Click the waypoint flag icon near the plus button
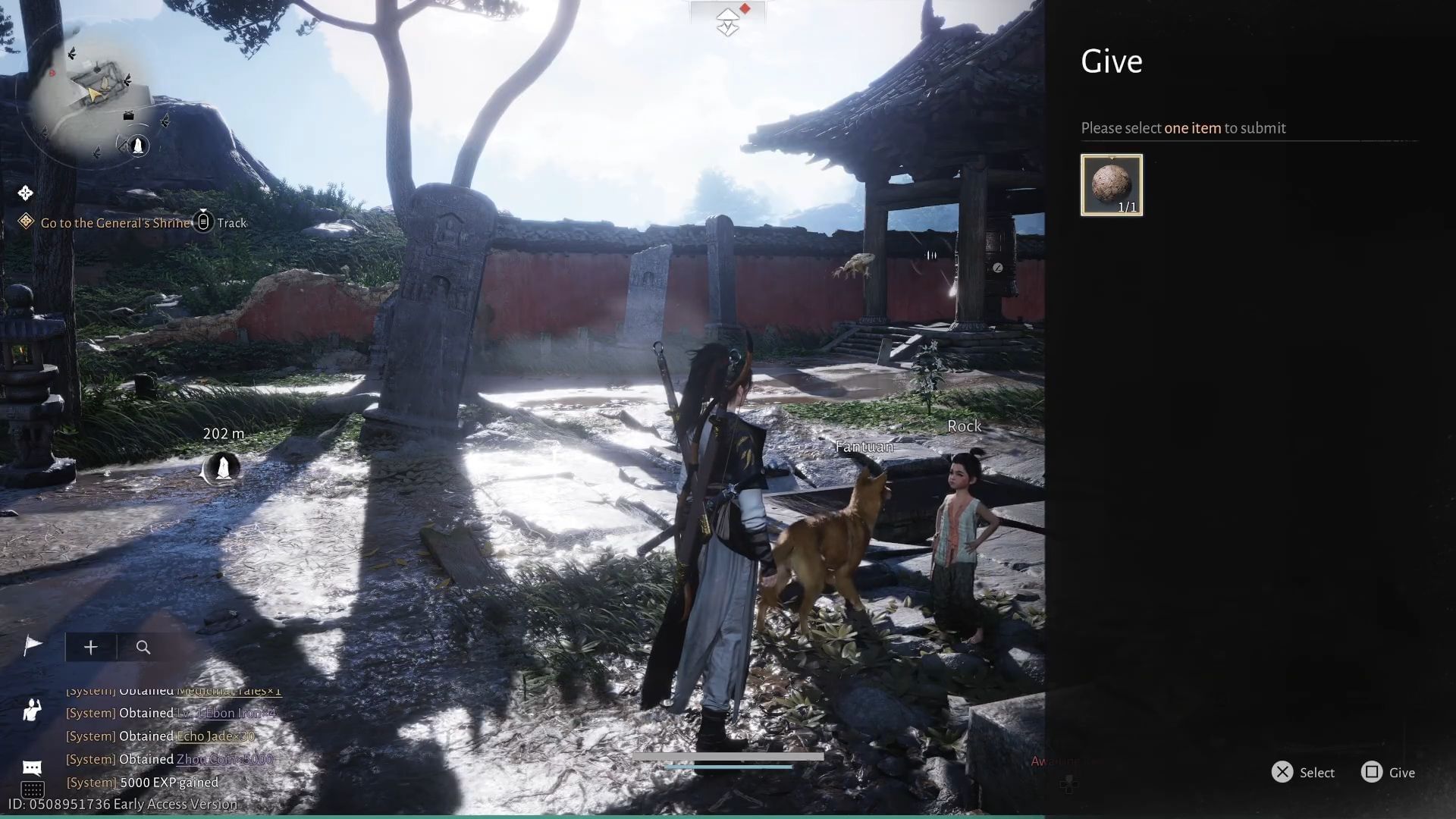Screen dimensions: 1456x819 click(x=31, y=645)
